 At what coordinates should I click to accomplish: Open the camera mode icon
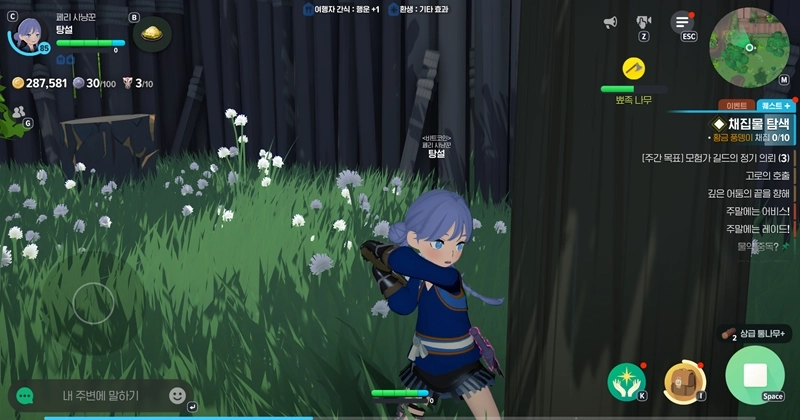(645, 22)
